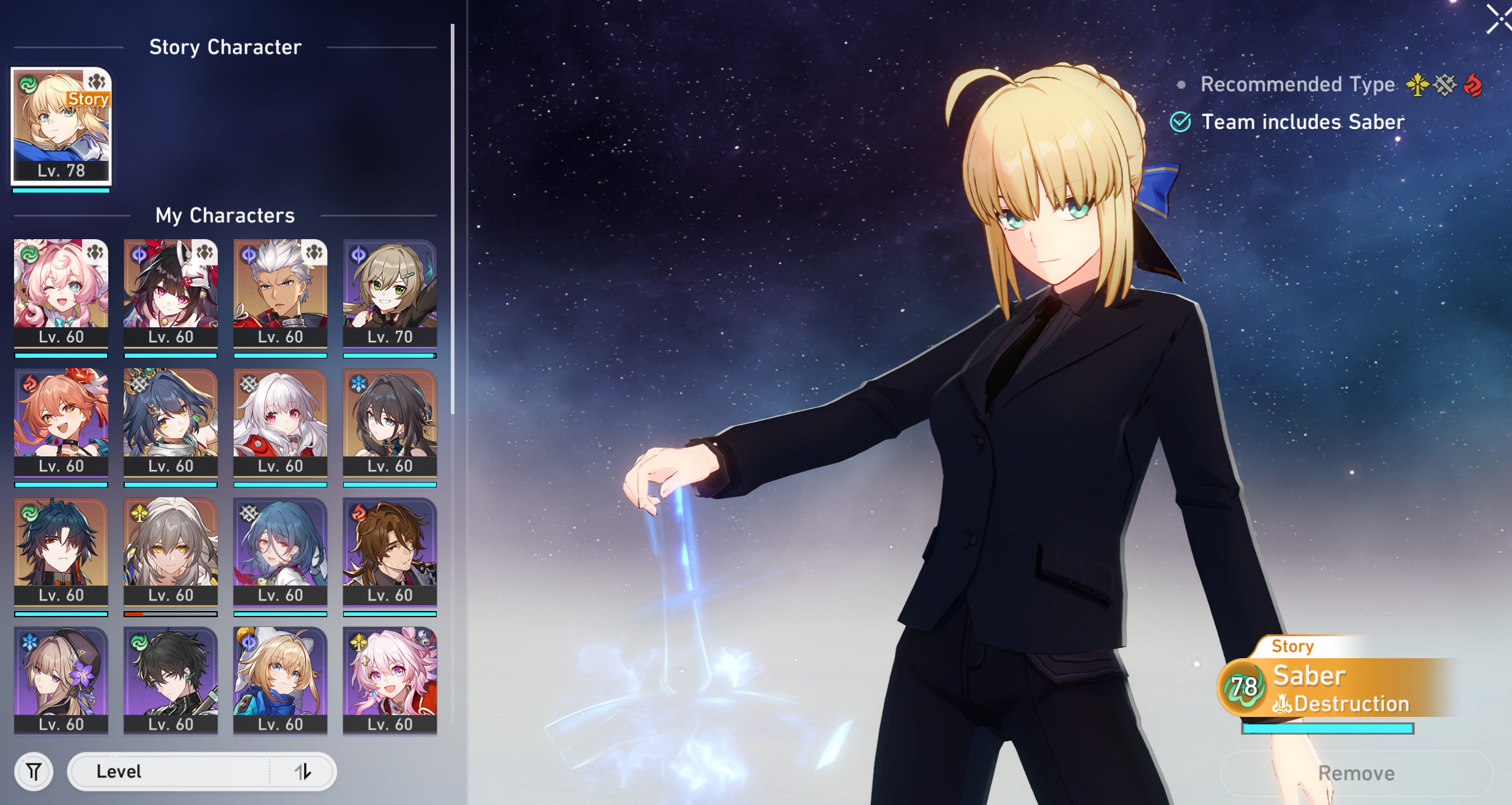Select the Story Character section header
This screenshot has height=805, width=1512.
pos(226,47)
